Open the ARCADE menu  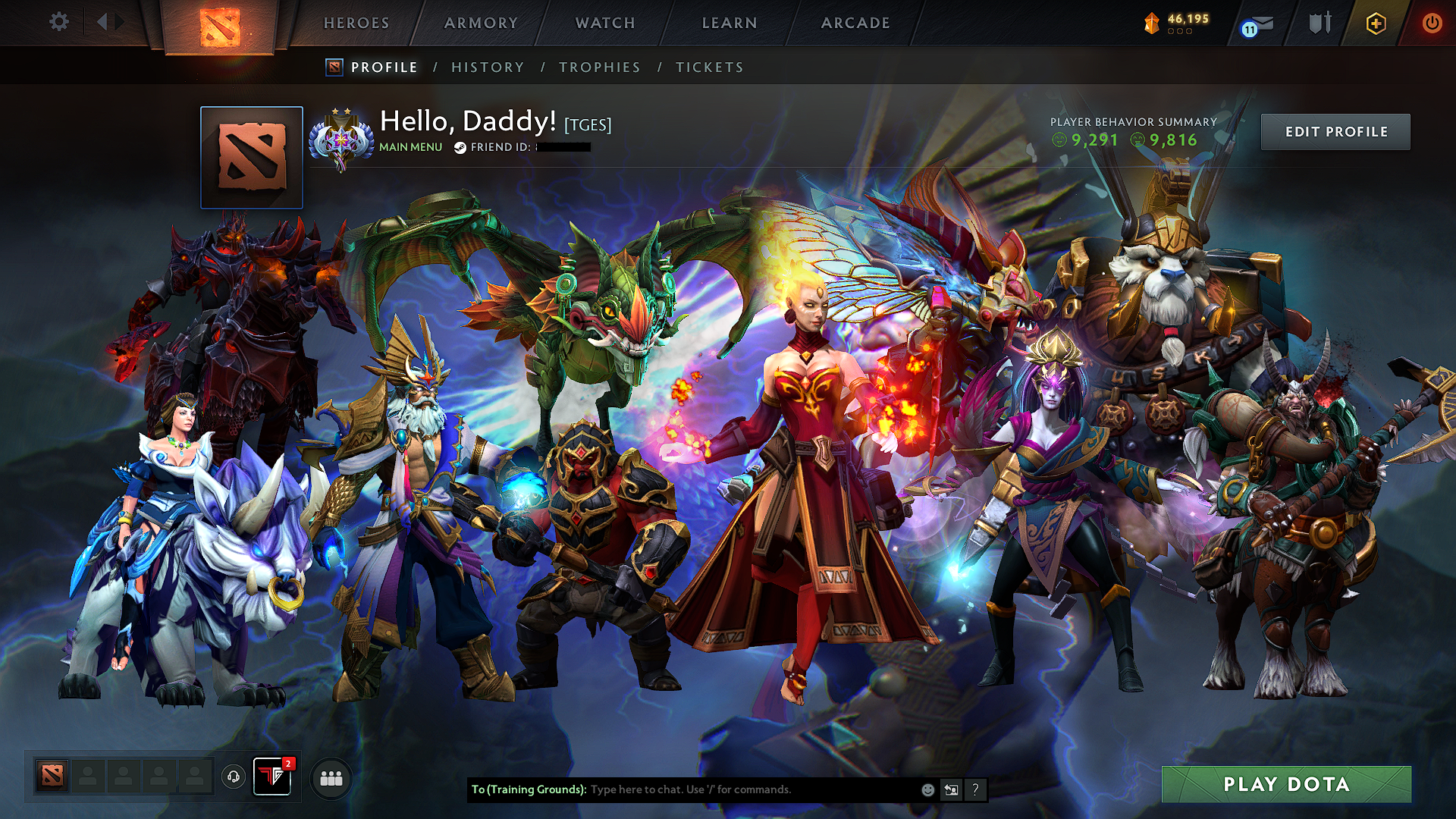(x=855, y=23)
